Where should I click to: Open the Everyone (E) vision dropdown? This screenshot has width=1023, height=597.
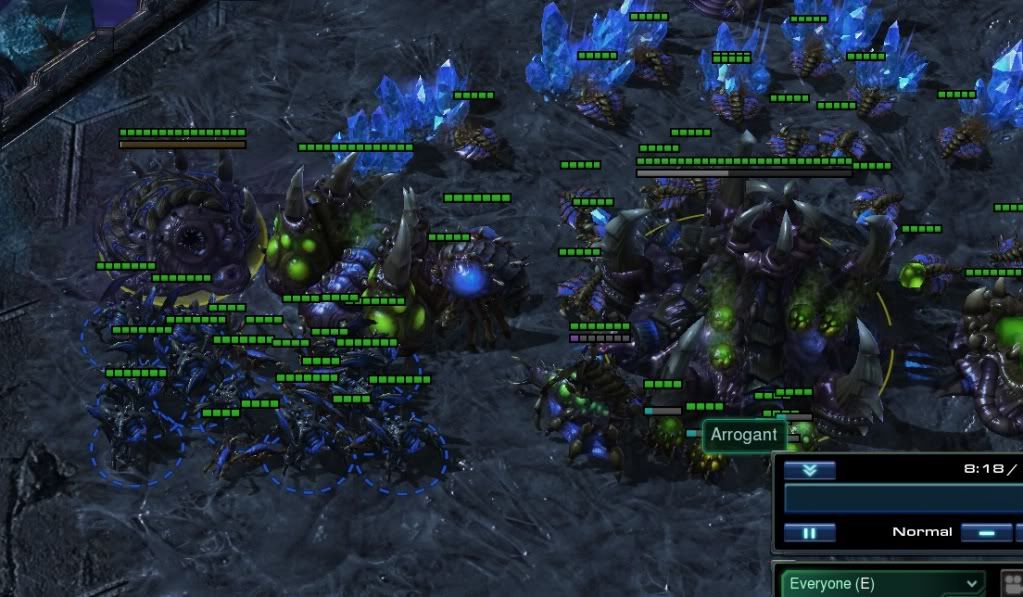tap(882, 583)
